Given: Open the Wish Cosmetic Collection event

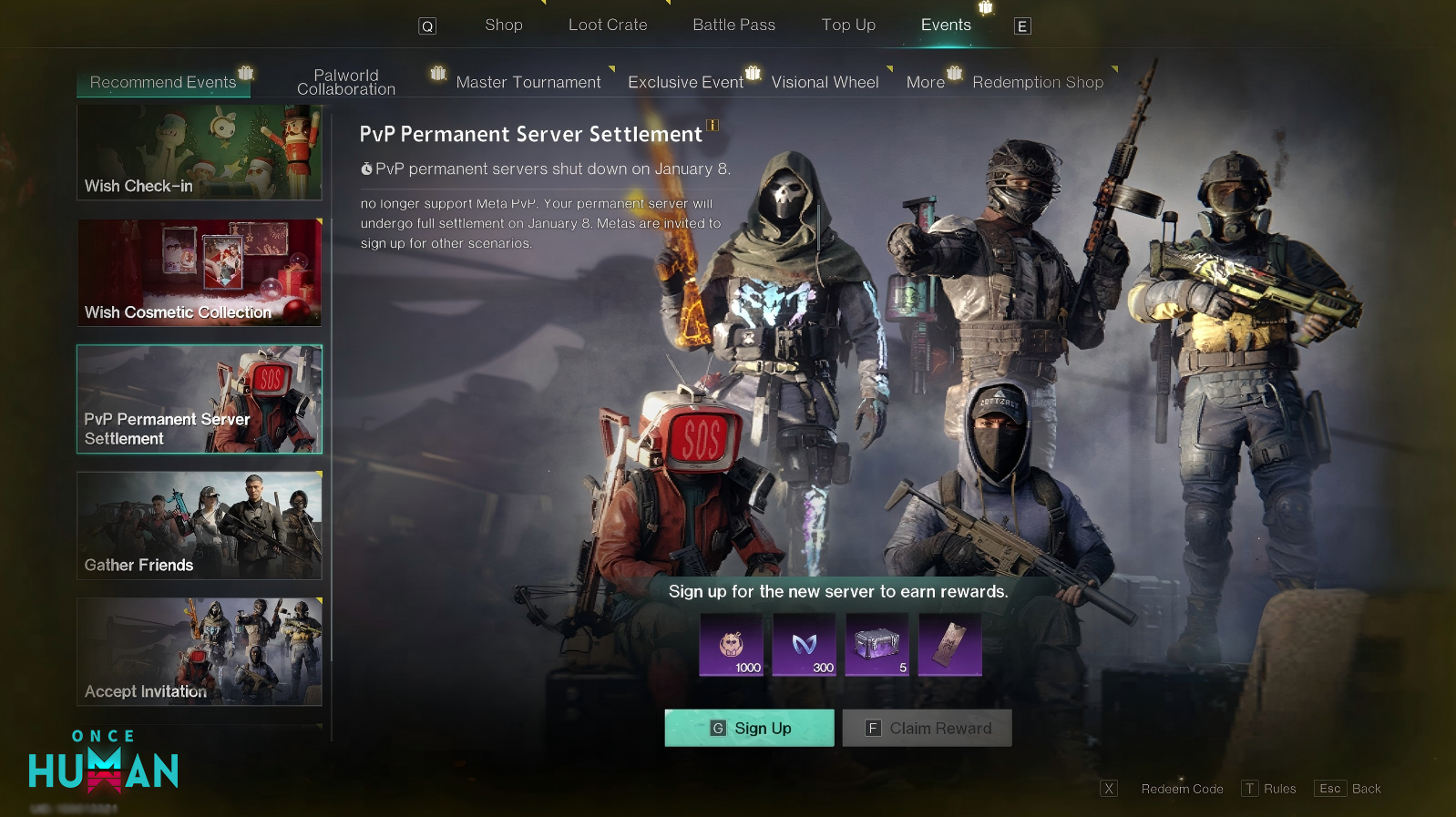Looking at the screenshot, I should (200, 272).
